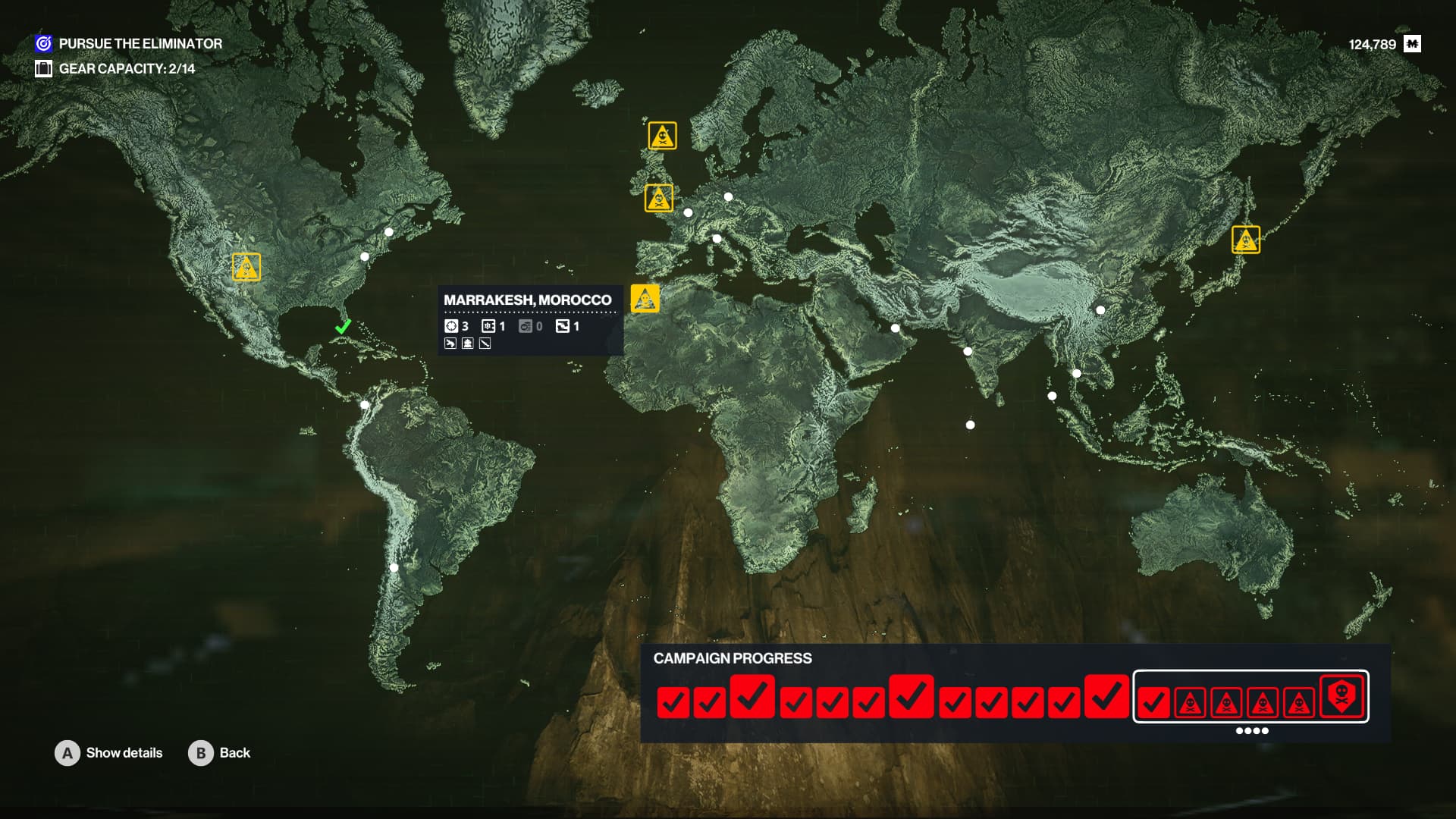
Task: Select the yellow alert marker in western USA
Action: [246, 267]
